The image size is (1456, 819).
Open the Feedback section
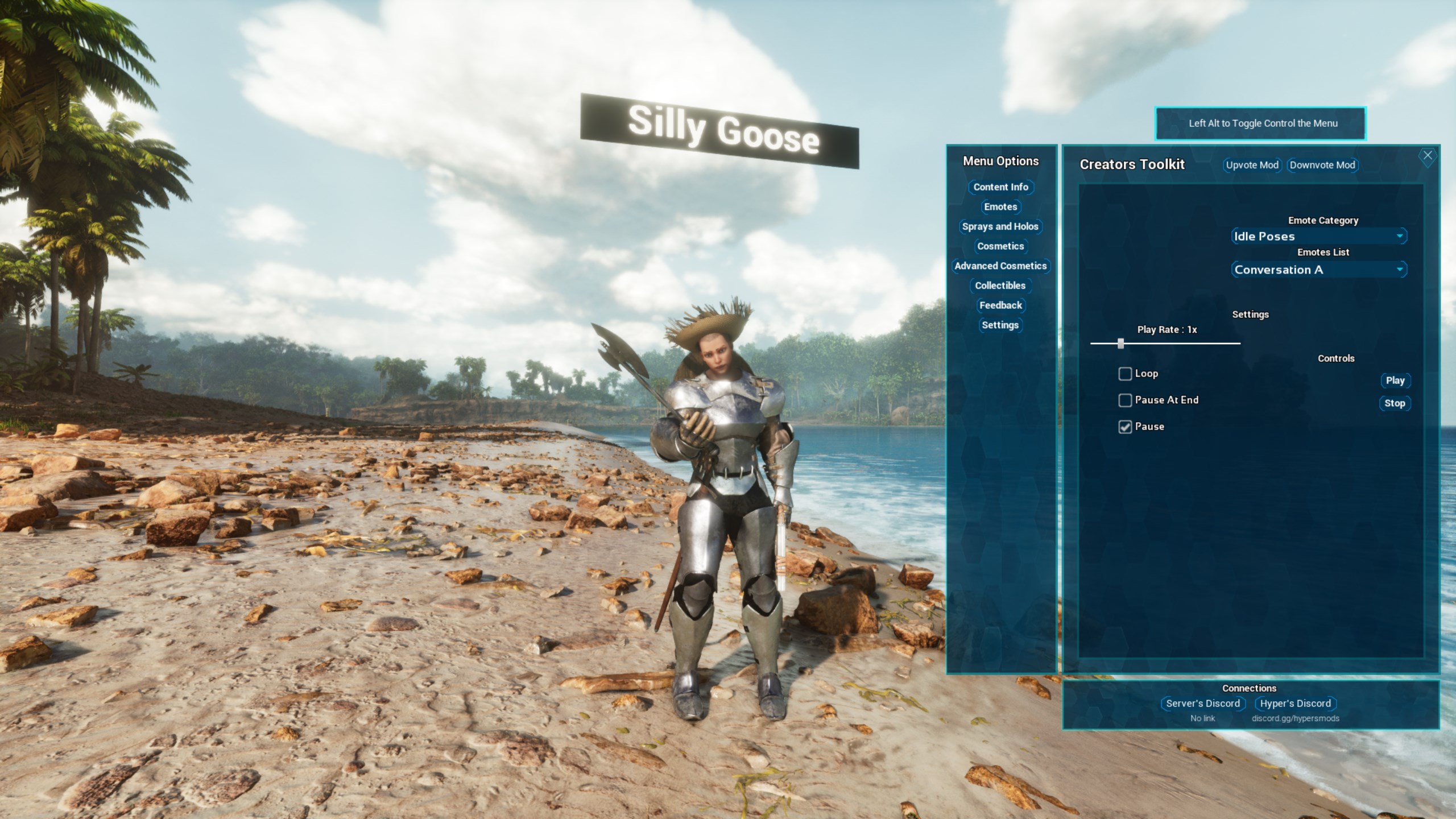[x=1000, y=305]
